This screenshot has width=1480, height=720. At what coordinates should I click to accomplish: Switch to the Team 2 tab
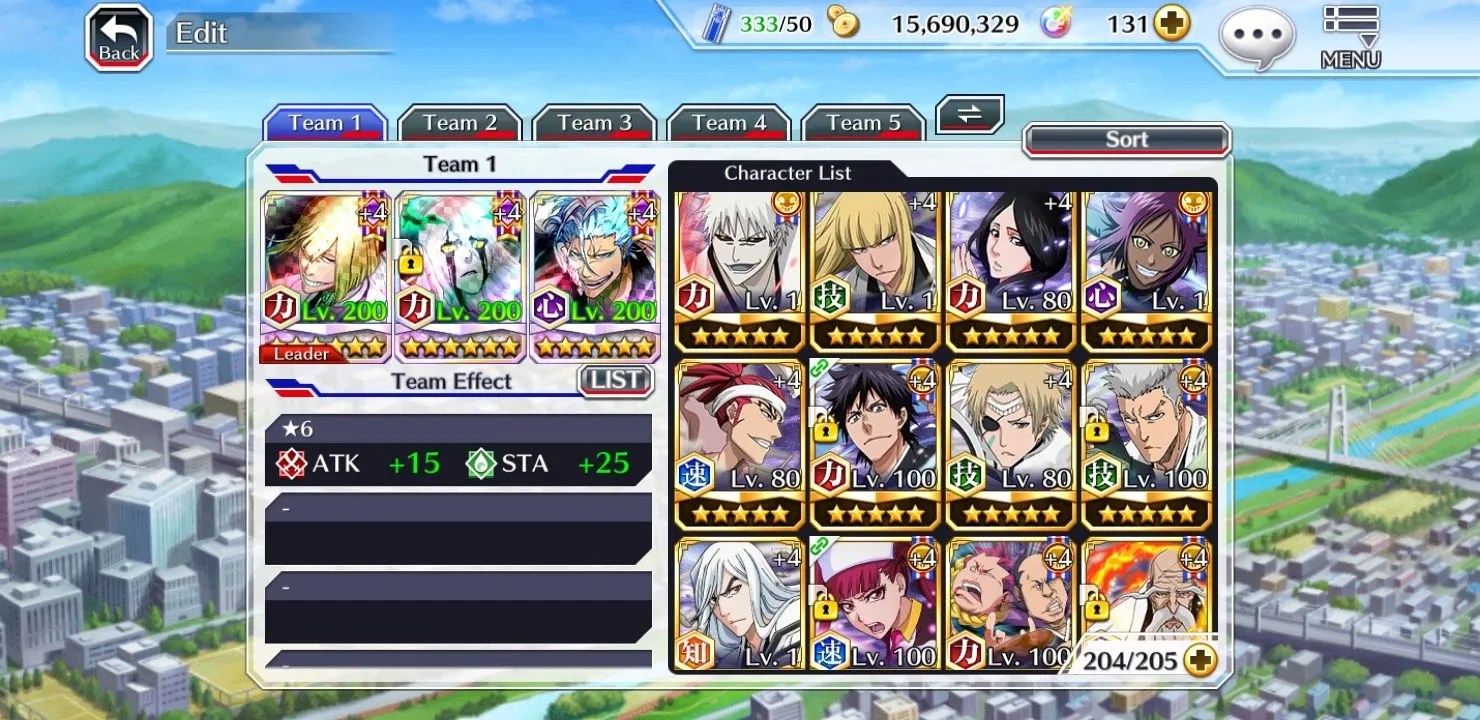click(x=459, y=123)
